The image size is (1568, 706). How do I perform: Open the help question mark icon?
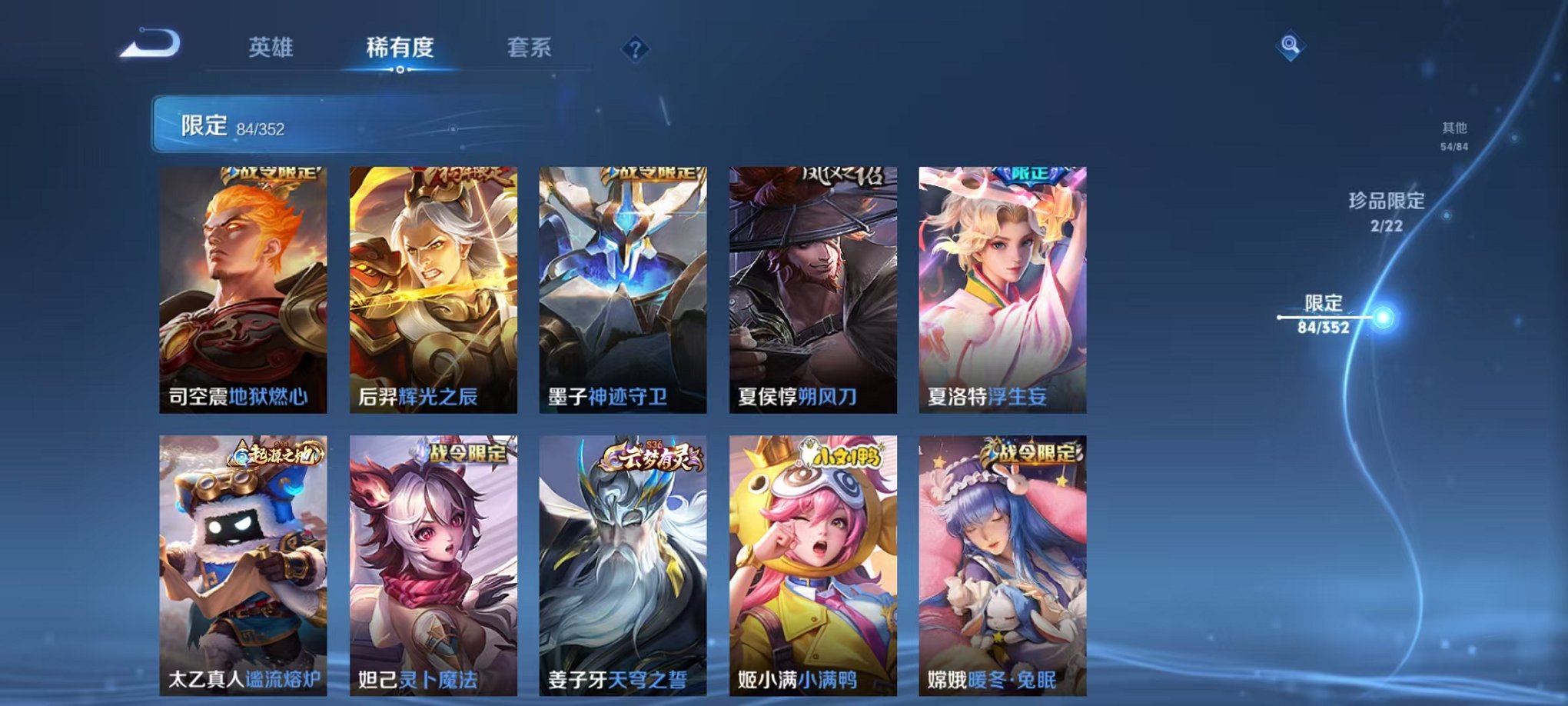coord(635,48)
